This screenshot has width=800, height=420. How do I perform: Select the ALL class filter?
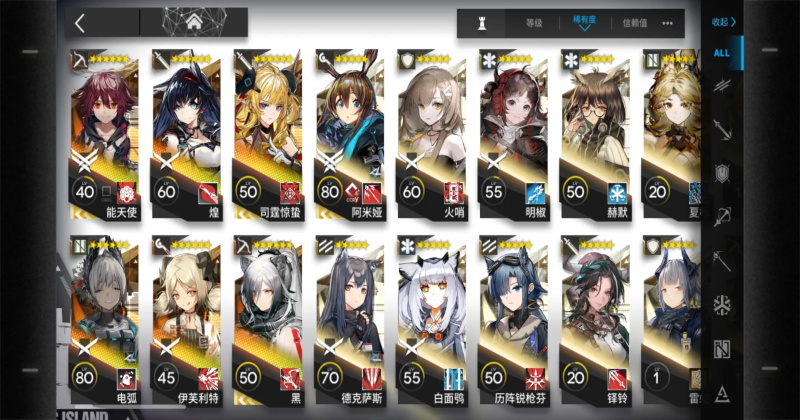722,53
